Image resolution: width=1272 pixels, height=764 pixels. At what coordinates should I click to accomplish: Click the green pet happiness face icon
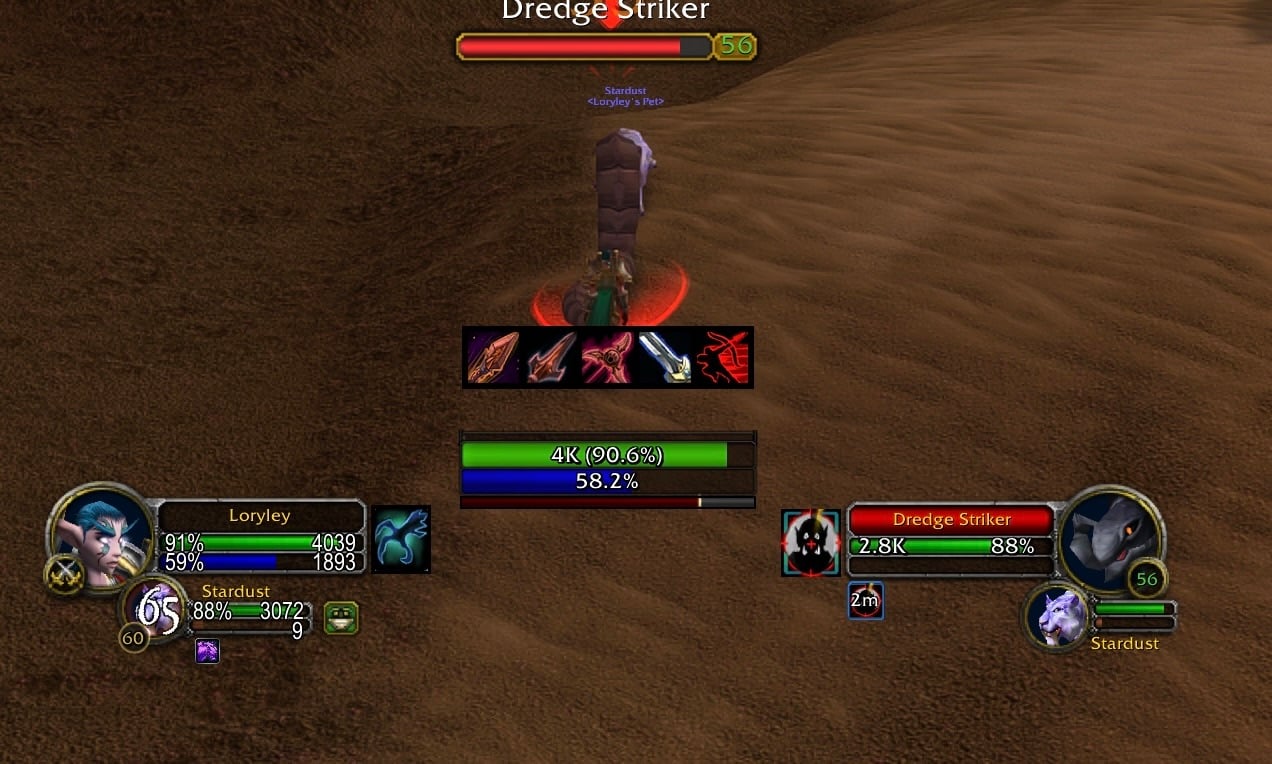click(341, 618)
